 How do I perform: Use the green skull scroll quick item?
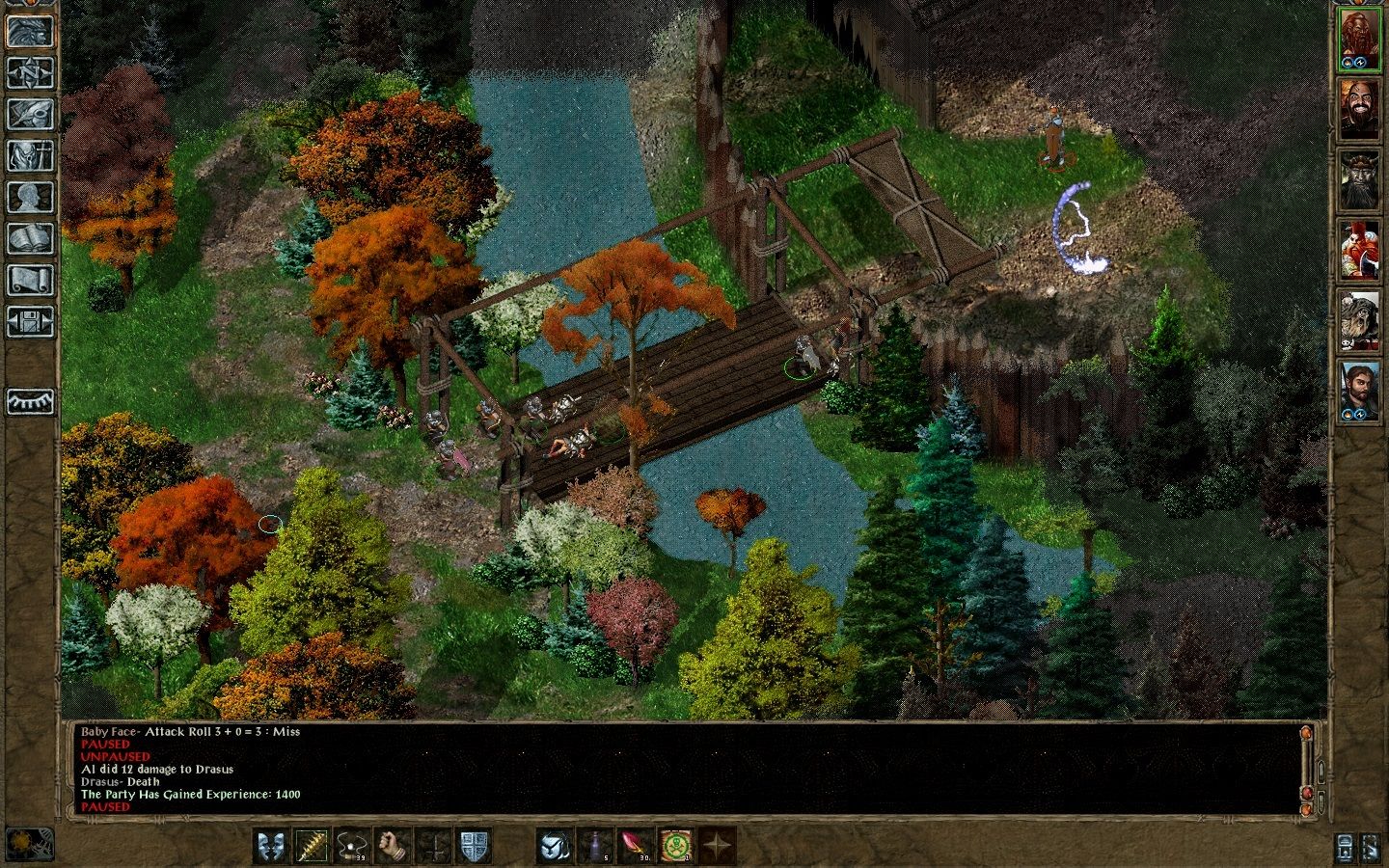click(678, 846)
